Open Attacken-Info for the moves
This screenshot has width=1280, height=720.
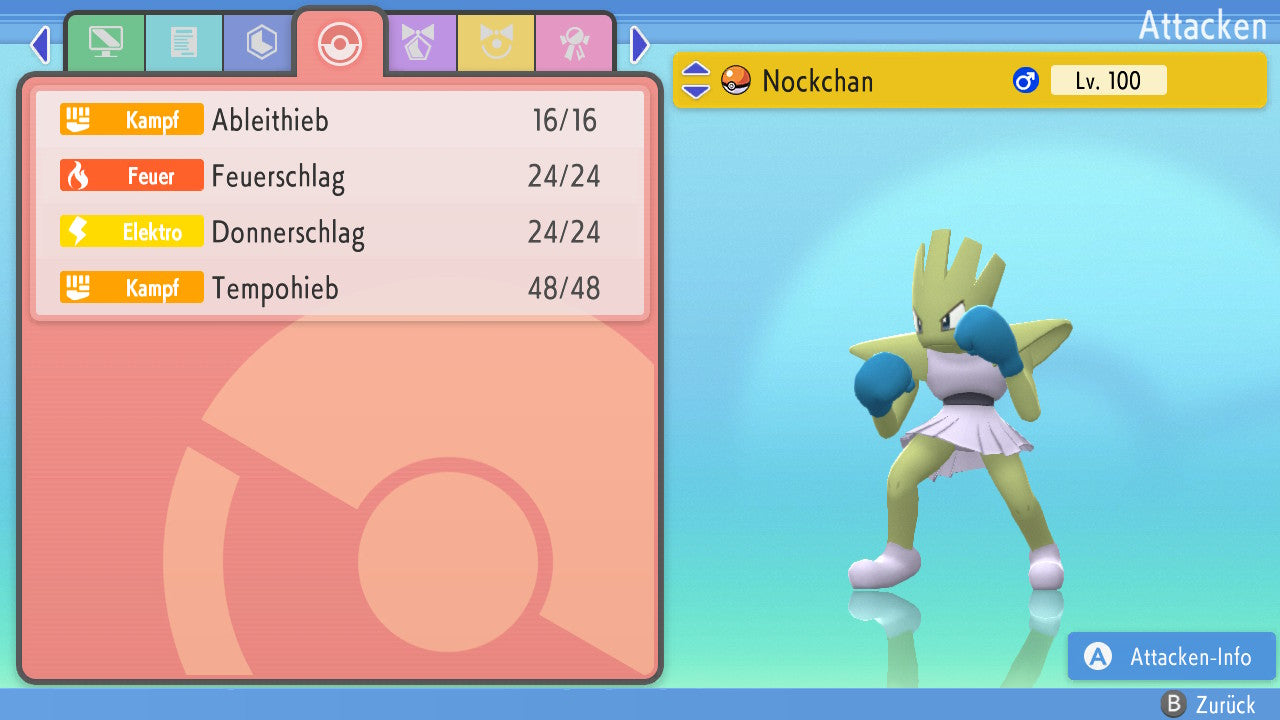(1171, 656)
